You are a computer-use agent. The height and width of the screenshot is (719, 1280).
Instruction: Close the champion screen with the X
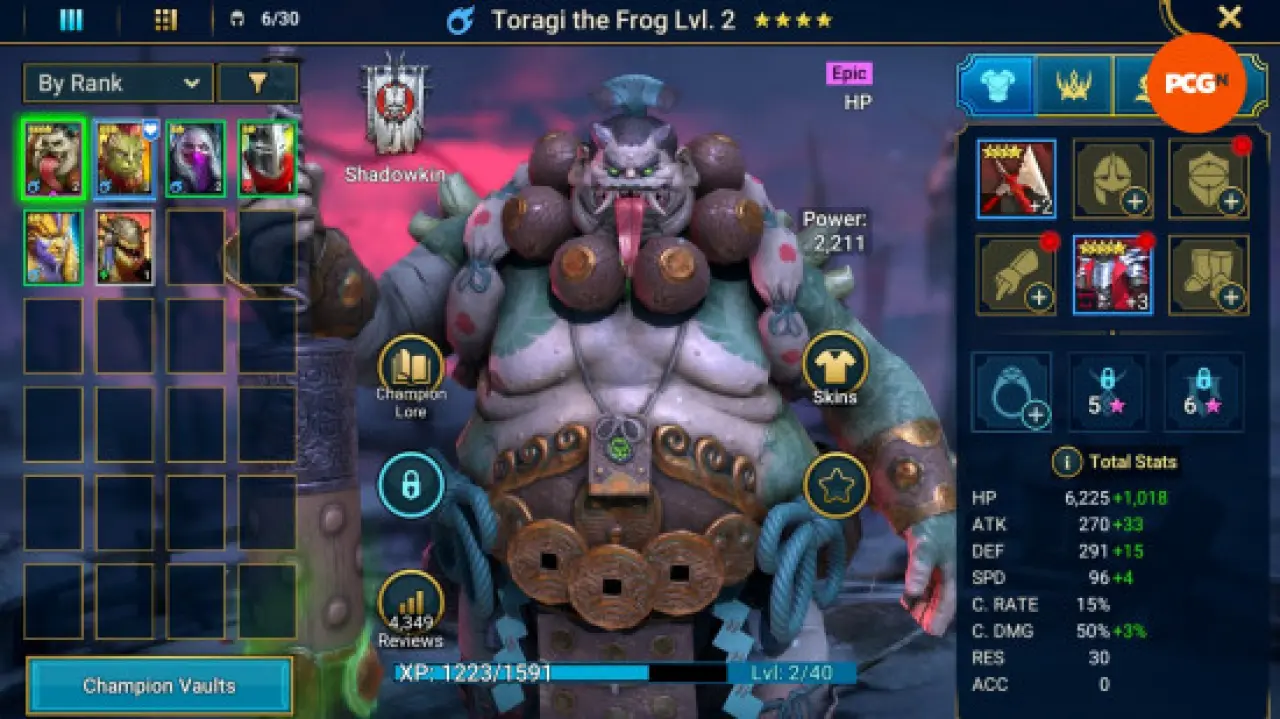click(1229, 17)
